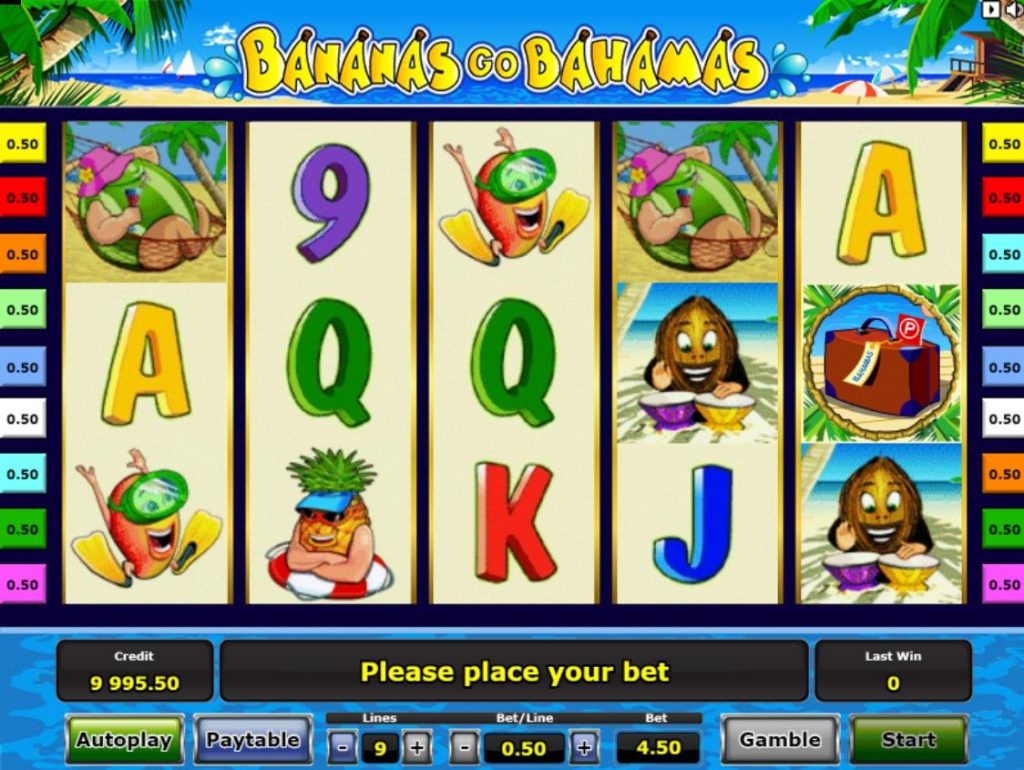Image resolution: width=1024 pixels, height=770 pixels.
Task: Decrease the number of Lines
Action: click(342, 747)
